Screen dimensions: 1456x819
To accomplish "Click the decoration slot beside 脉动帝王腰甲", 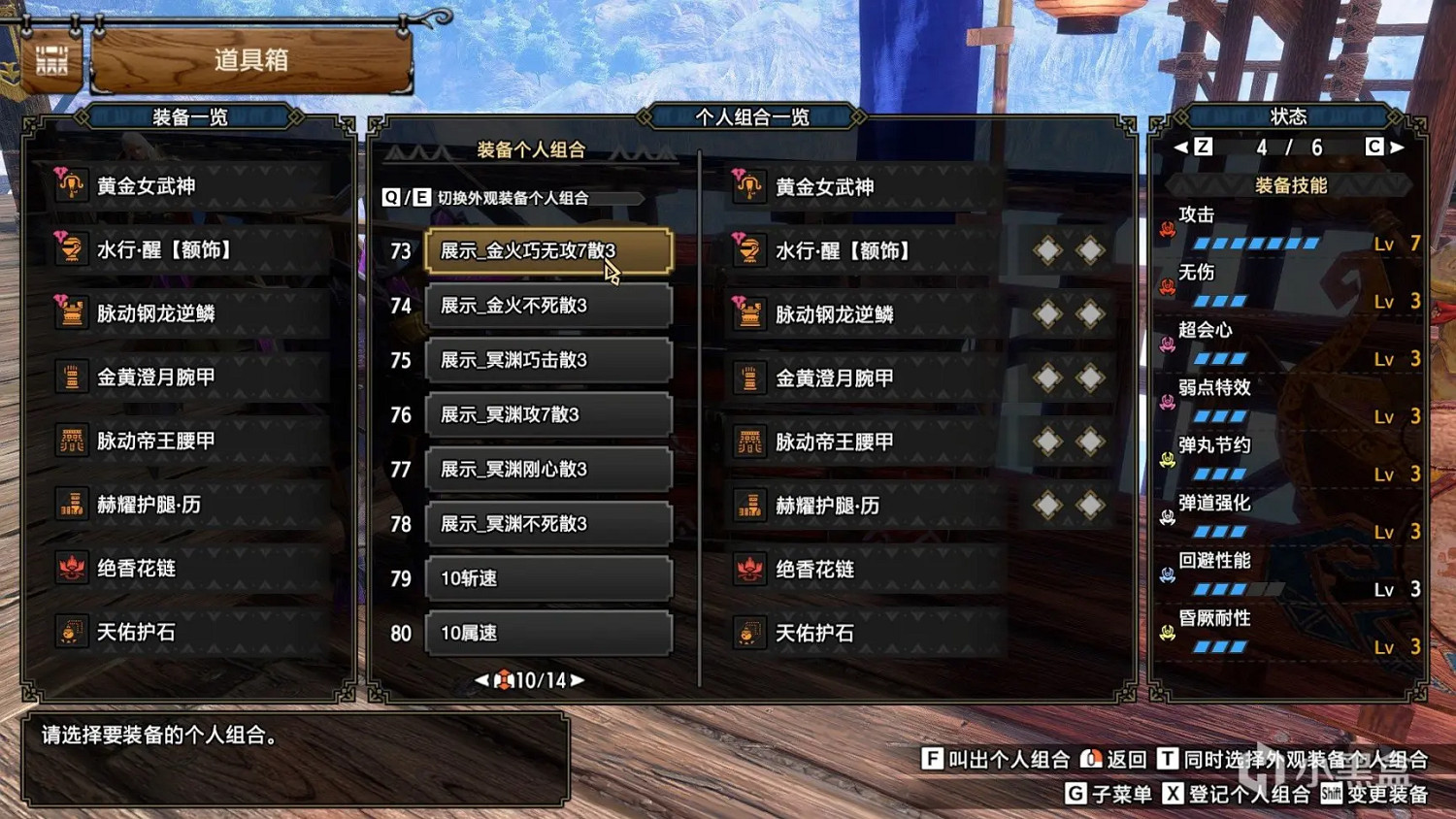I will tap(1046, 442).
